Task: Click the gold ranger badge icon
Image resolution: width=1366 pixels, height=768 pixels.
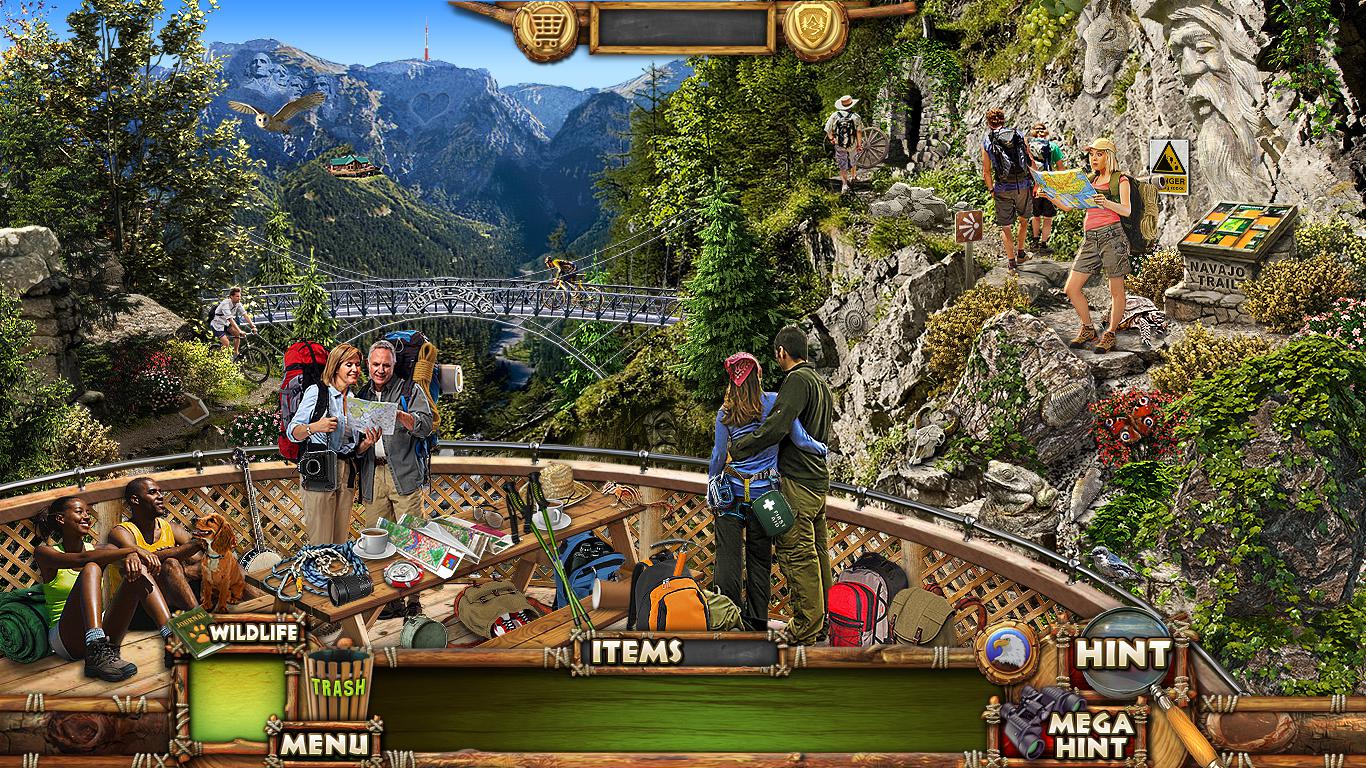Action: click(815, 28)
